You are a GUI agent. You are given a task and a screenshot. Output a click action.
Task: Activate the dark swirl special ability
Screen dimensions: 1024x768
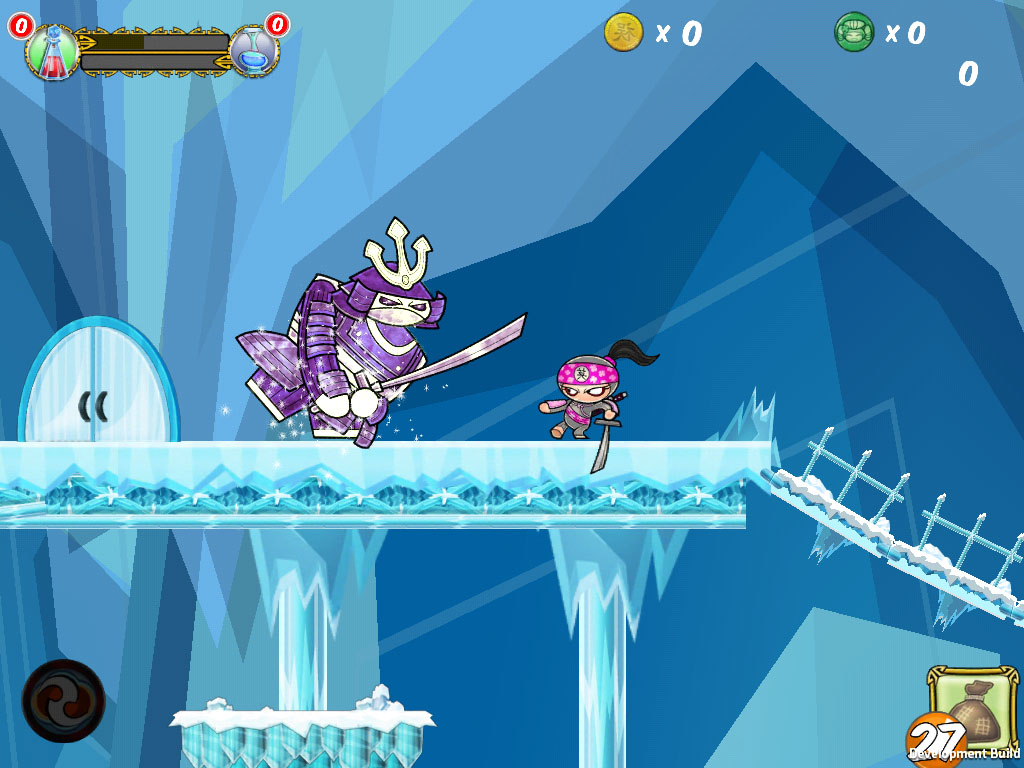pyautogui.click(x=63, y=700)
